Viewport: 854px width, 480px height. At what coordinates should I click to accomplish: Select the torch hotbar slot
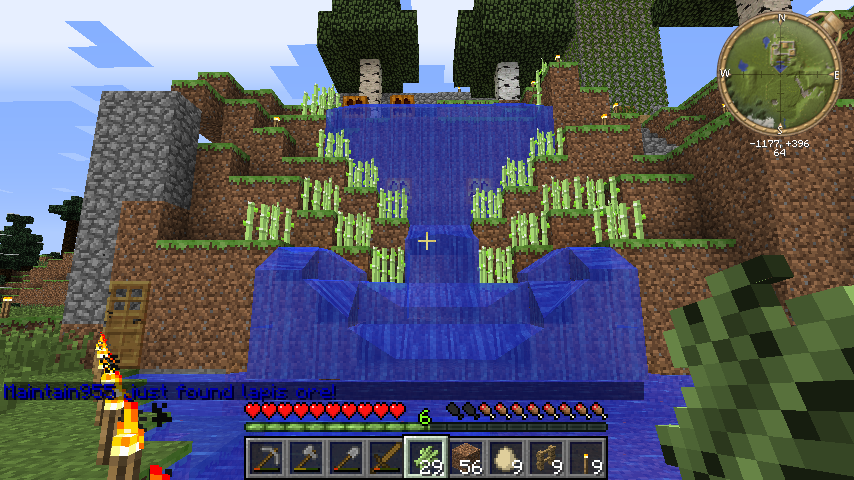pyautogui.click(x=585, y=458)
